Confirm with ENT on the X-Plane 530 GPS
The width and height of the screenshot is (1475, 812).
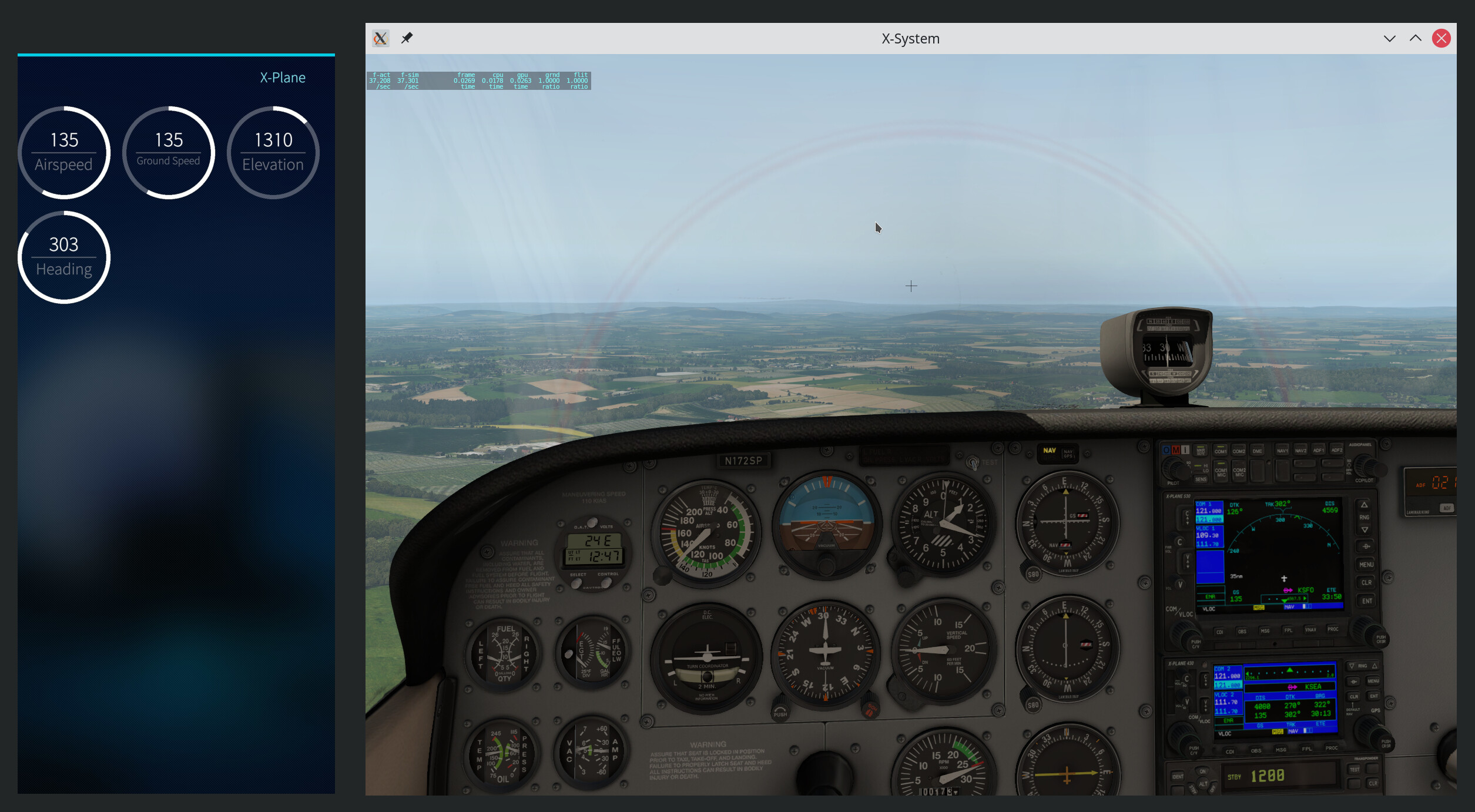(1367, 601)
